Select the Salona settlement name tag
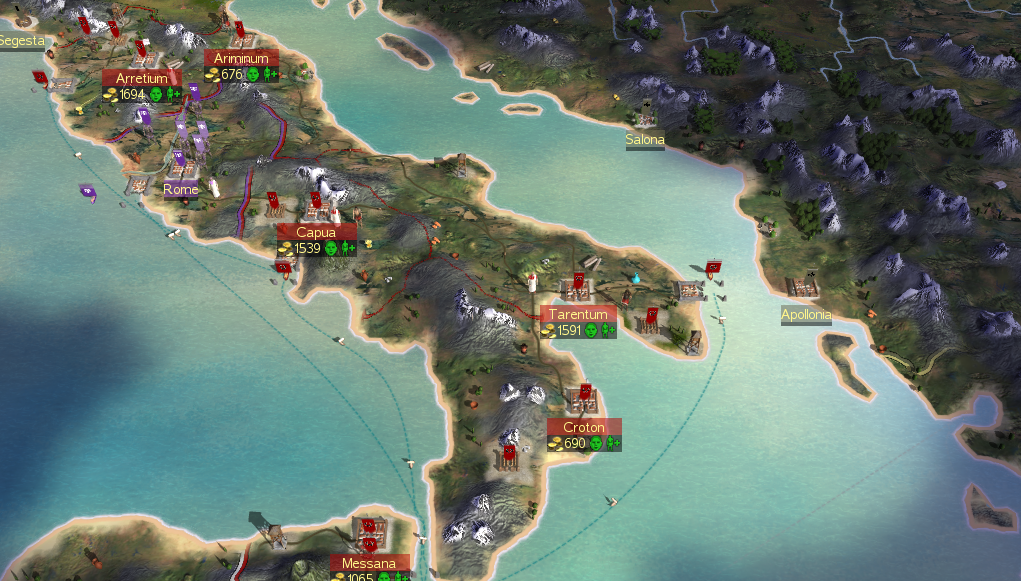Image resolution: width=1021 pixels, height=581 pixels. click(645, 140)
